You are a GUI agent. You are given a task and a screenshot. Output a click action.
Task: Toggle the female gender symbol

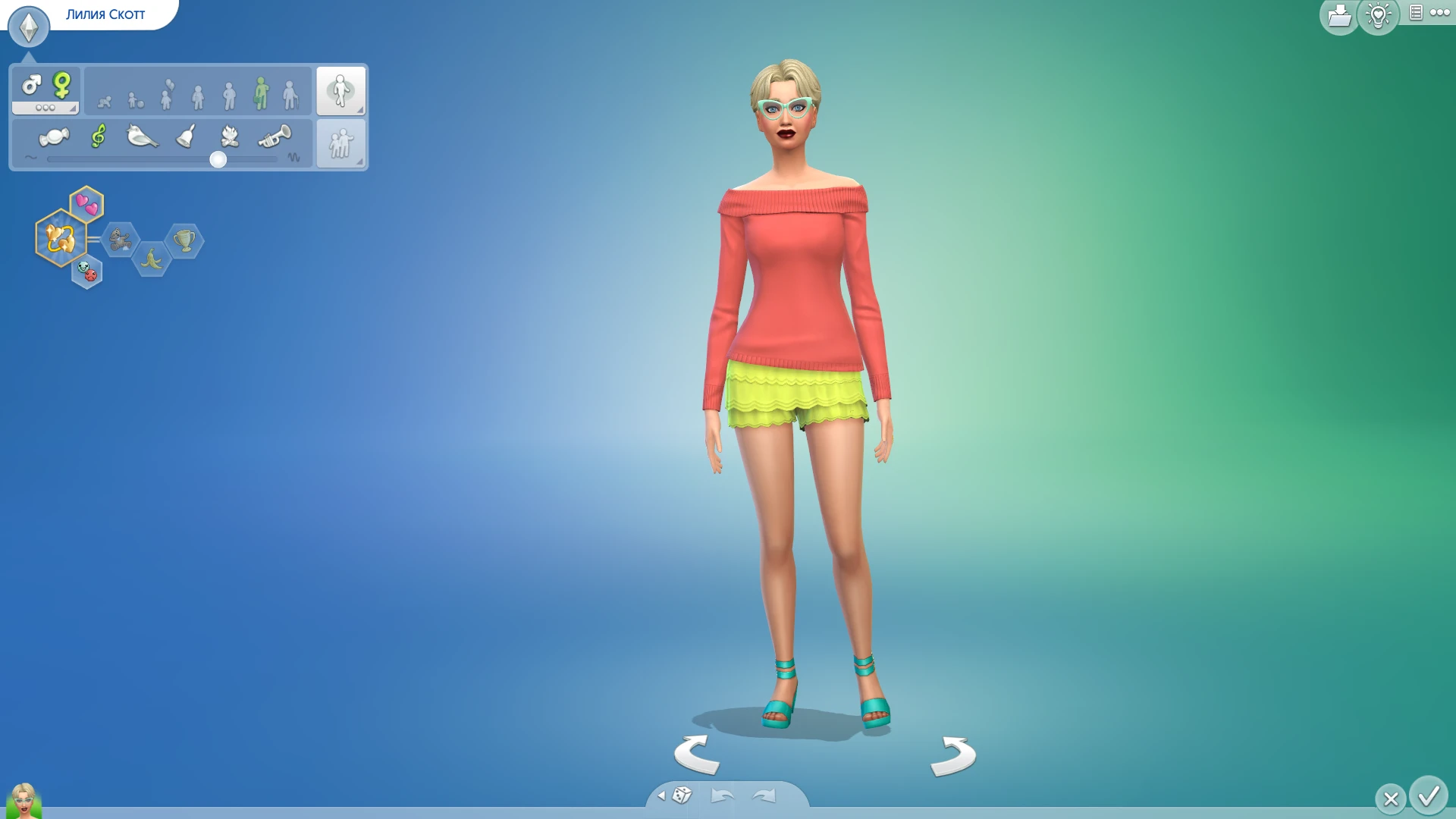(62, 85)
